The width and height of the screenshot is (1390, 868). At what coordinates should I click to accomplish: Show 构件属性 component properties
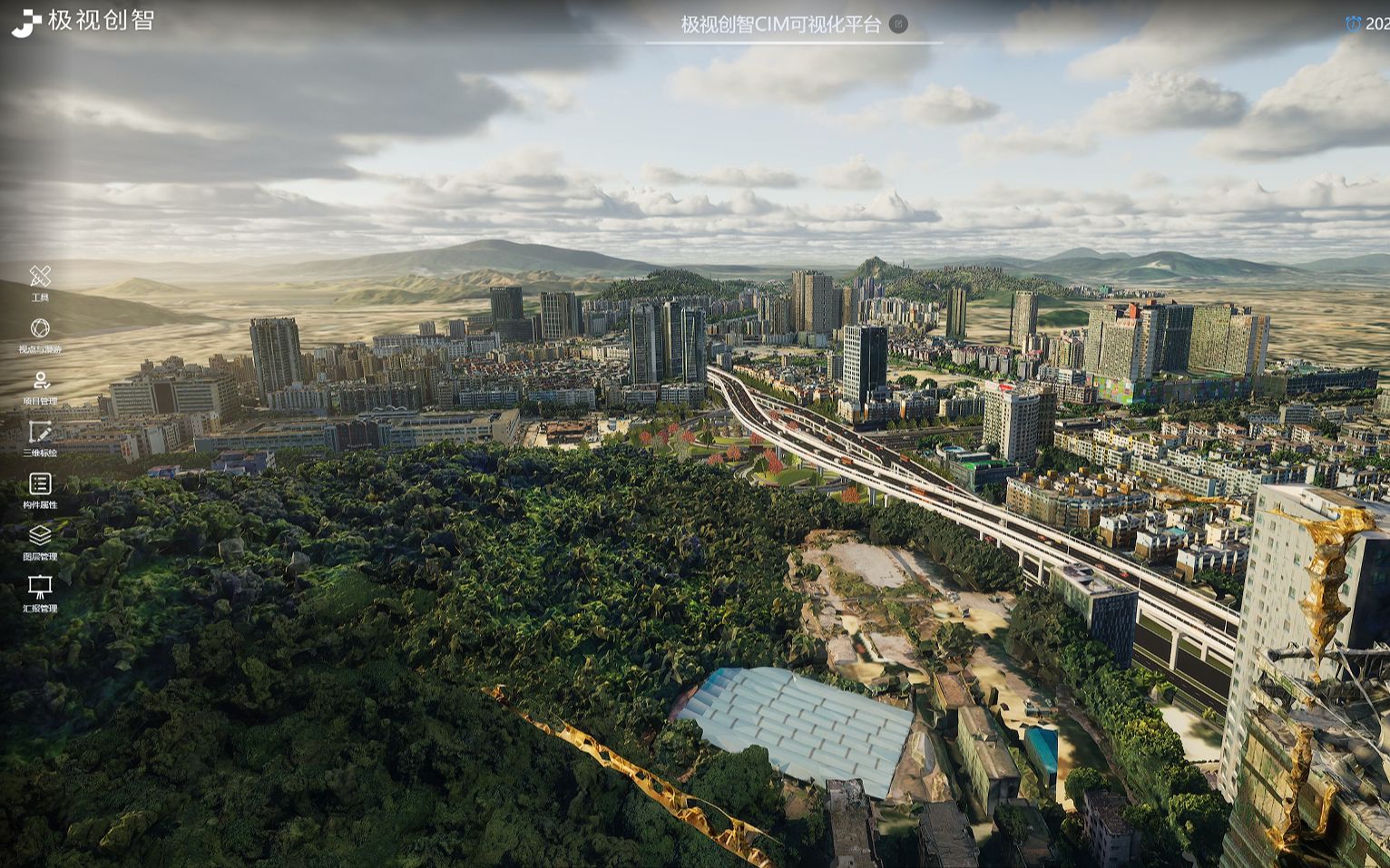point(40,484)
